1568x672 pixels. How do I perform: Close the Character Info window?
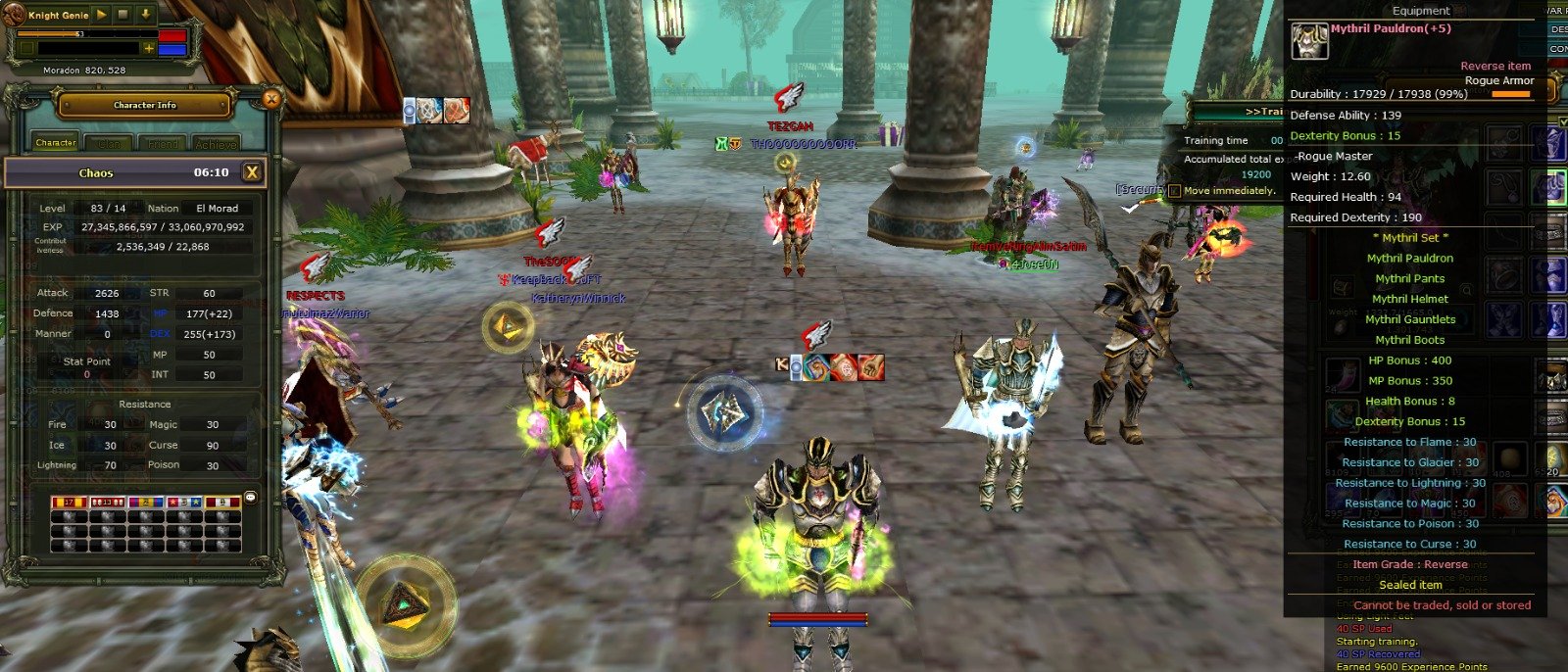click(271, 98)
